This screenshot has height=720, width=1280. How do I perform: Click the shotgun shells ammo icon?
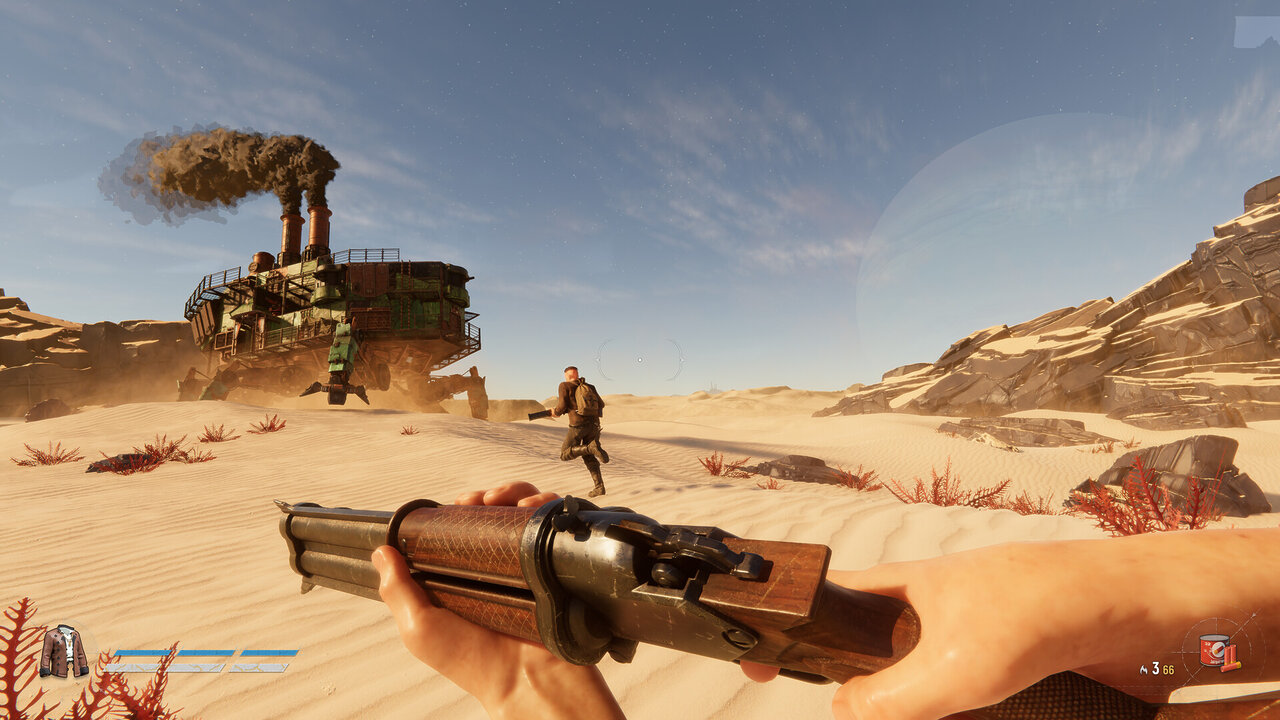tap(1230, 657)
